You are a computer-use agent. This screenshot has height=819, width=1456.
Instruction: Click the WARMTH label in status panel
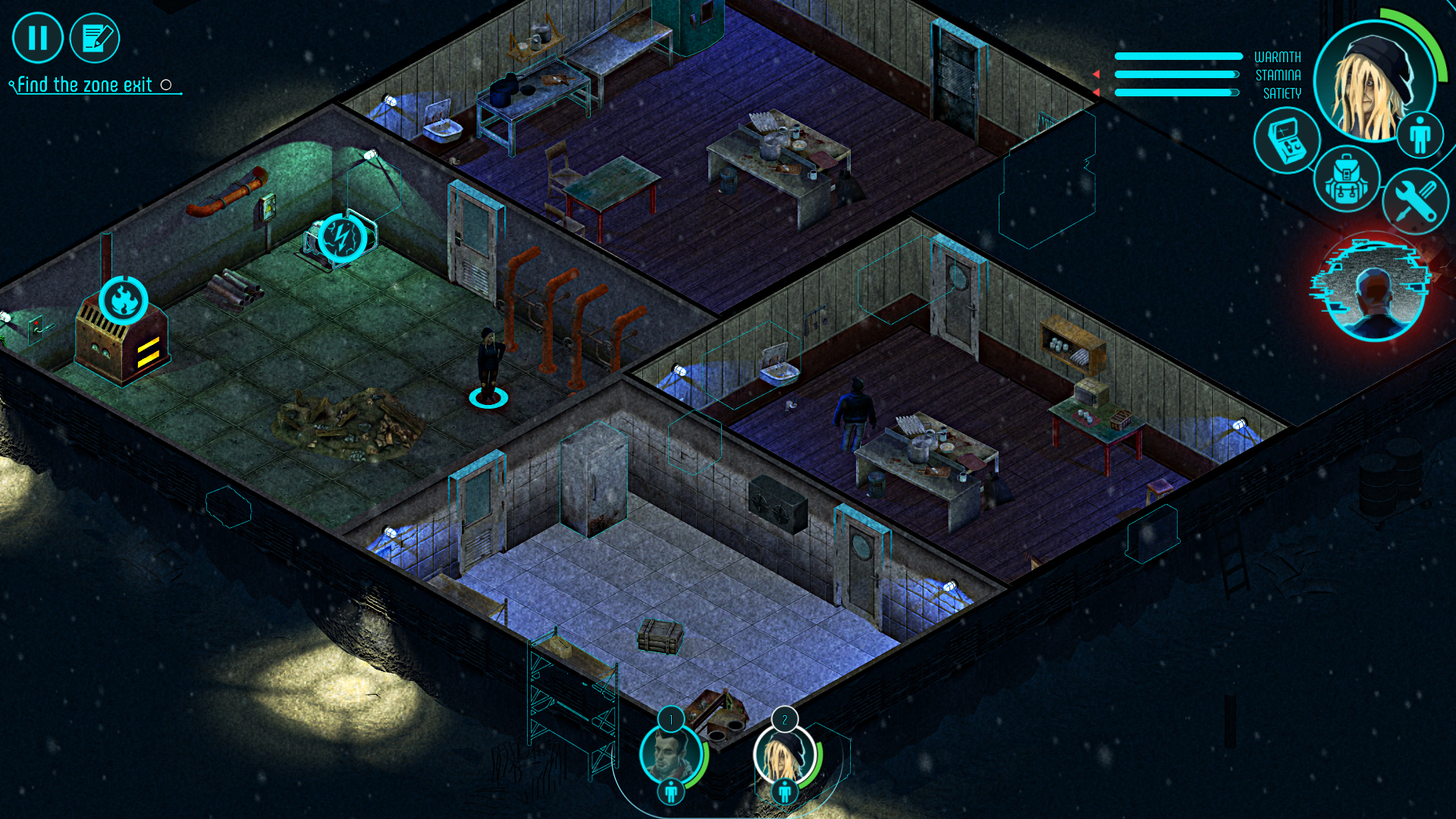(1276, 56)
